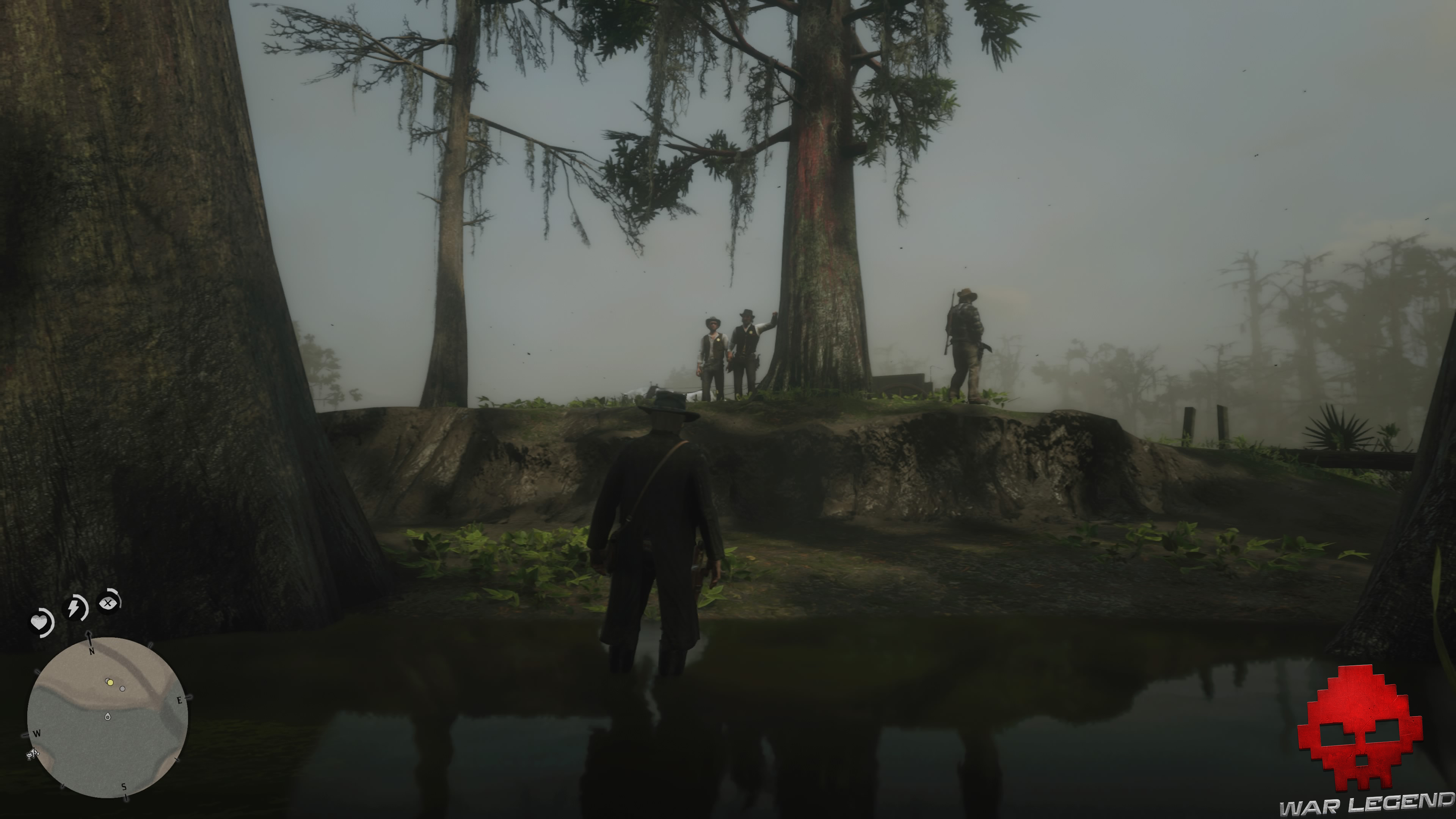Click the S compass marker on the minimap
This screenshot has width=1456, height=819.
click(124, 788)
